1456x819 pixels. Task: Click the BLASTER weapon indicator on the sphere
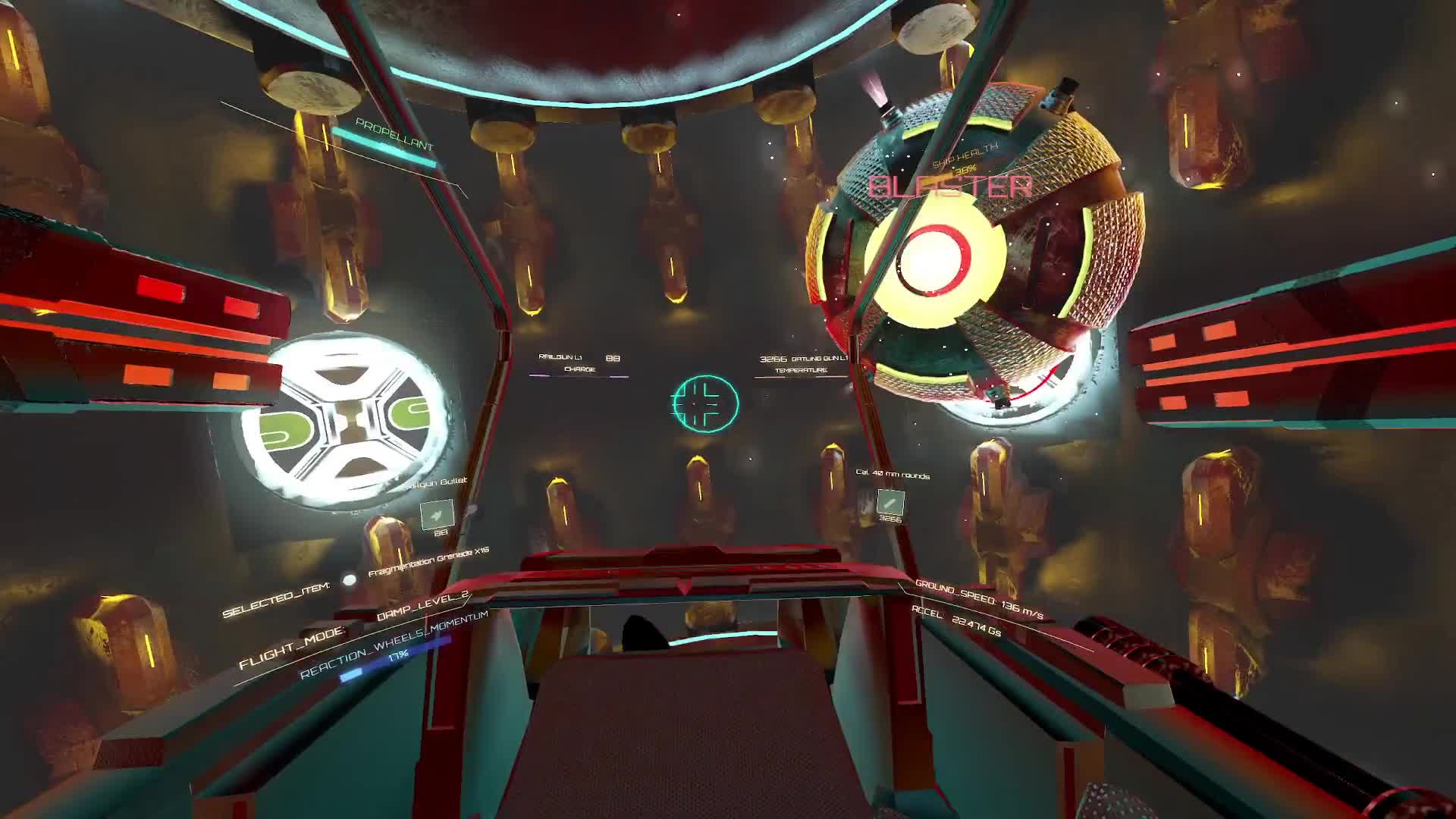click(952, 186)
